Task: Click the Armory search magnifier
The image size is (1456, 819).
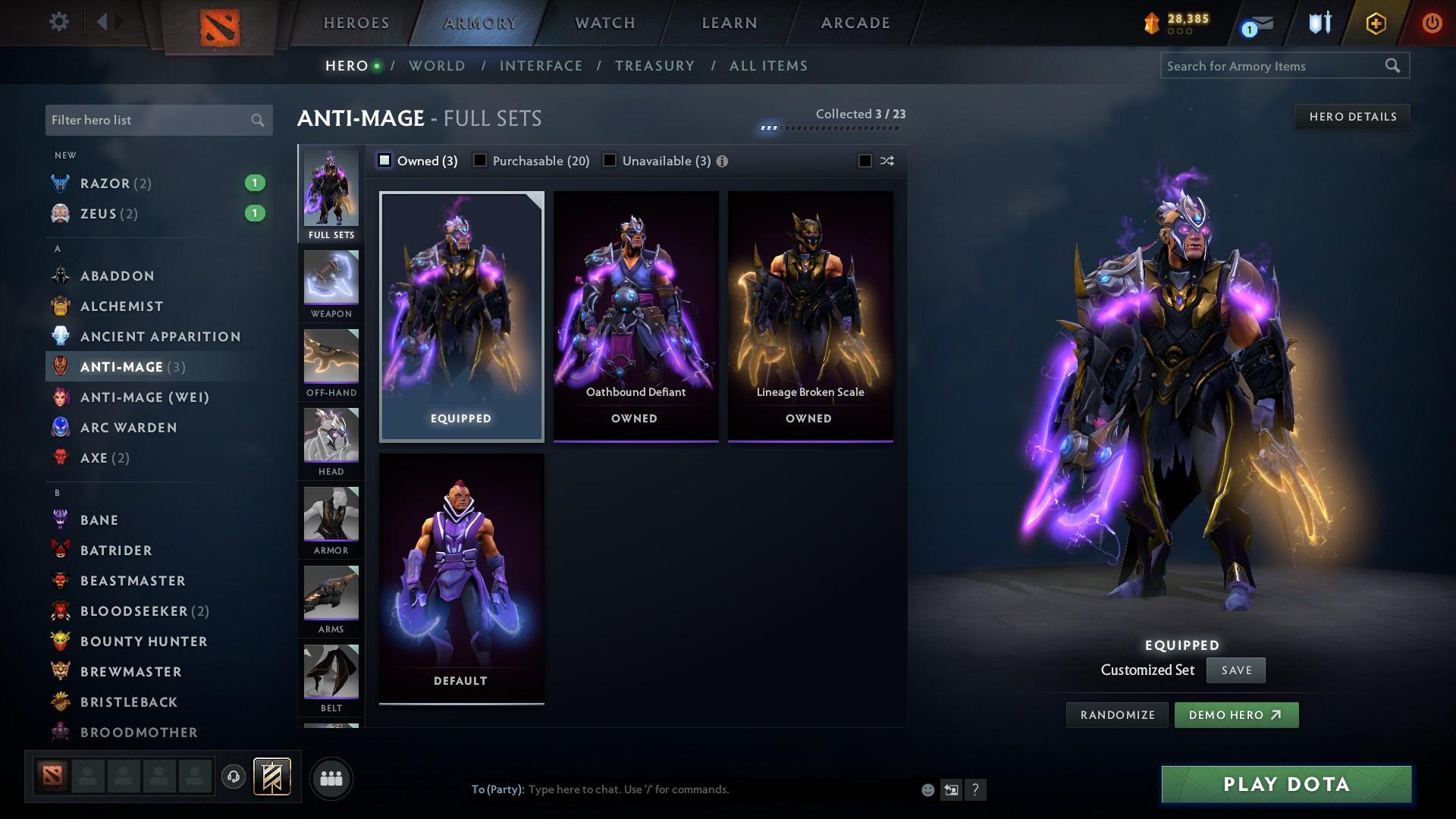Action: [1394, 66]
